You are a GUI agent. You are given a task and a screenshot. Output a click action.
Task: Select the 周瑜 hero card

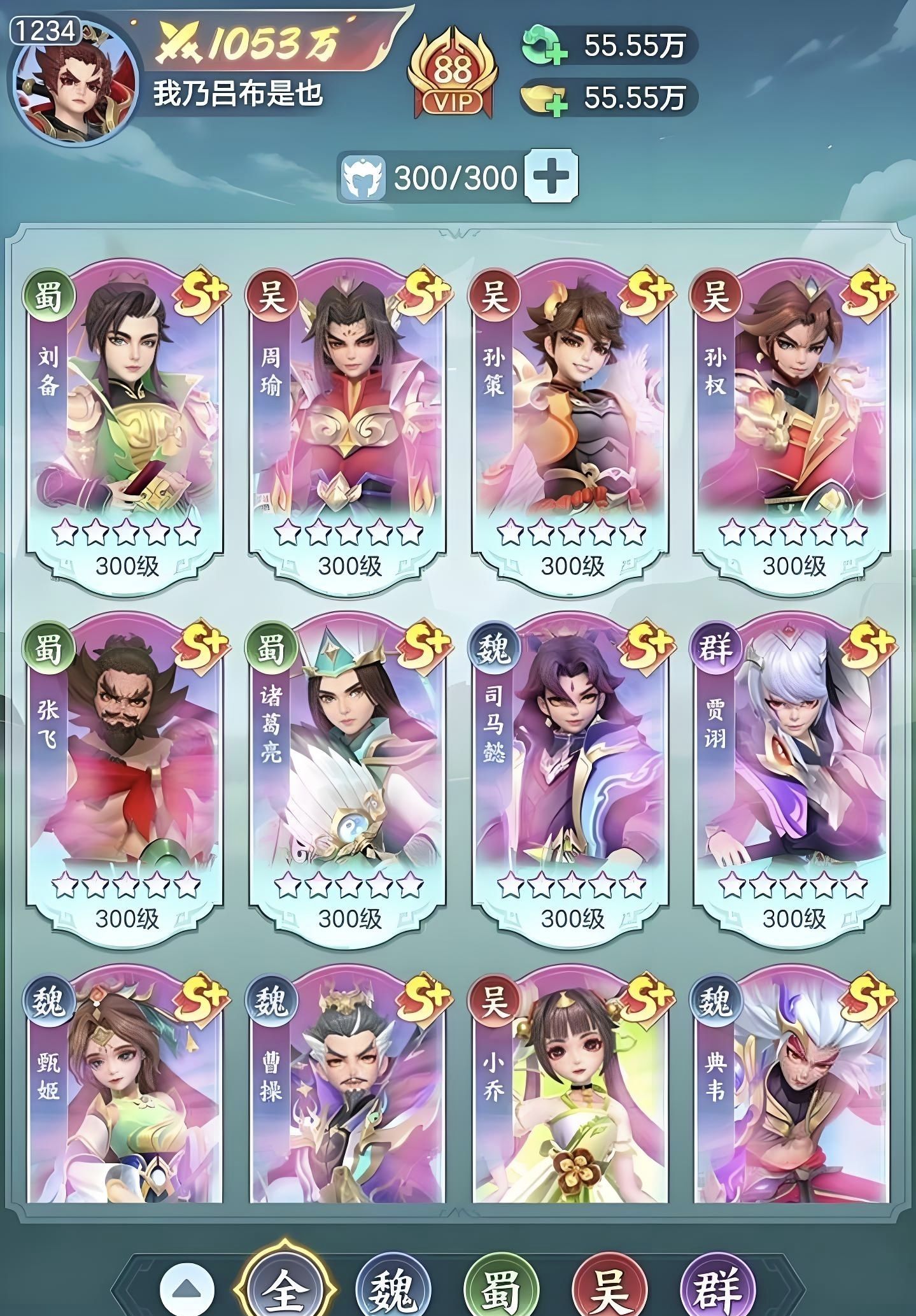[x=348, y=427]
